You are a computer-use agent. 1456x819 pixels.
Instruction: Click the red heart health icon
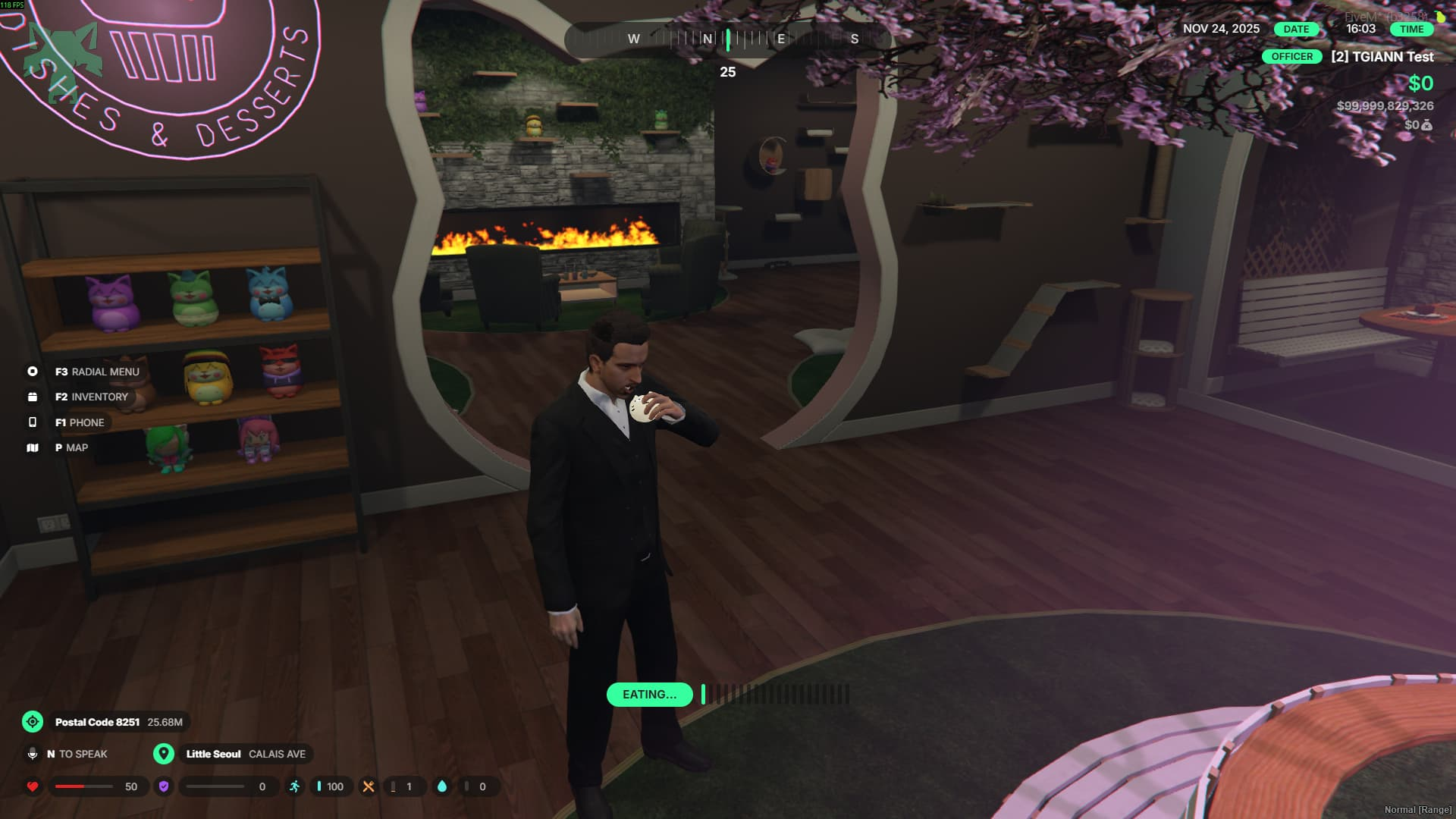coord(33,786)
